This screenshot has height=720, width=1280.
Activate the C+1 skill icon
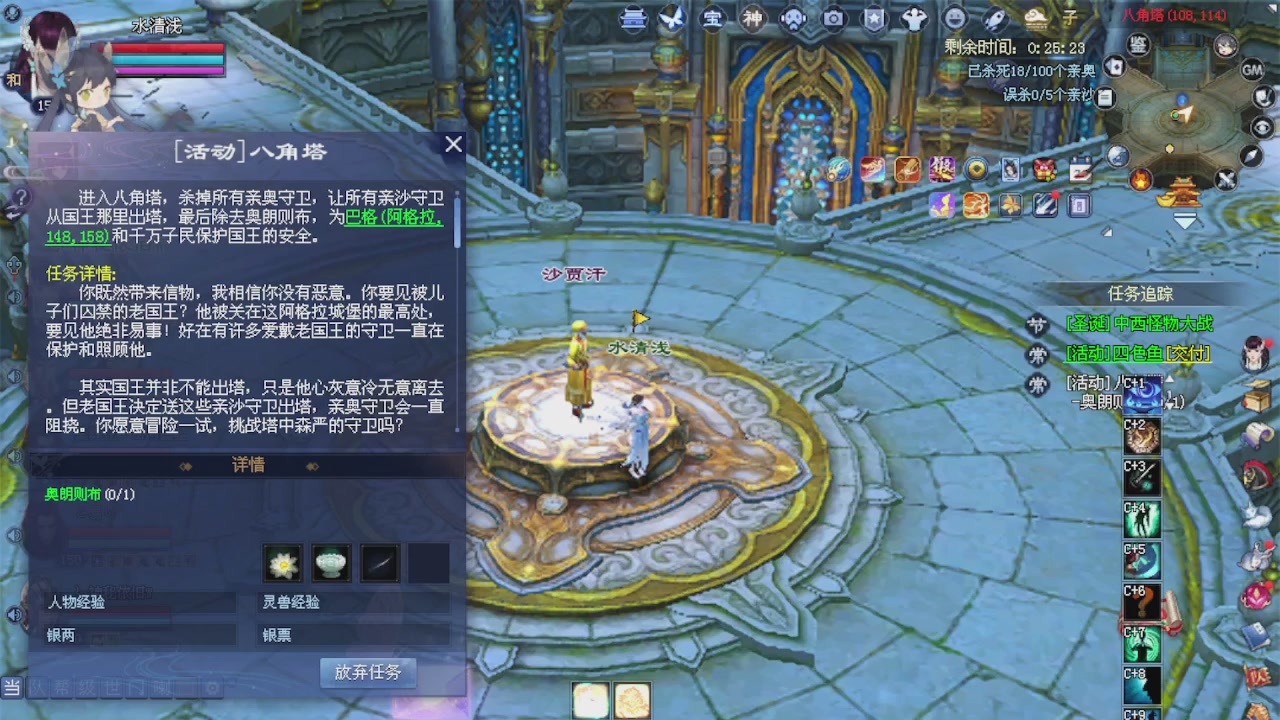1142,395
